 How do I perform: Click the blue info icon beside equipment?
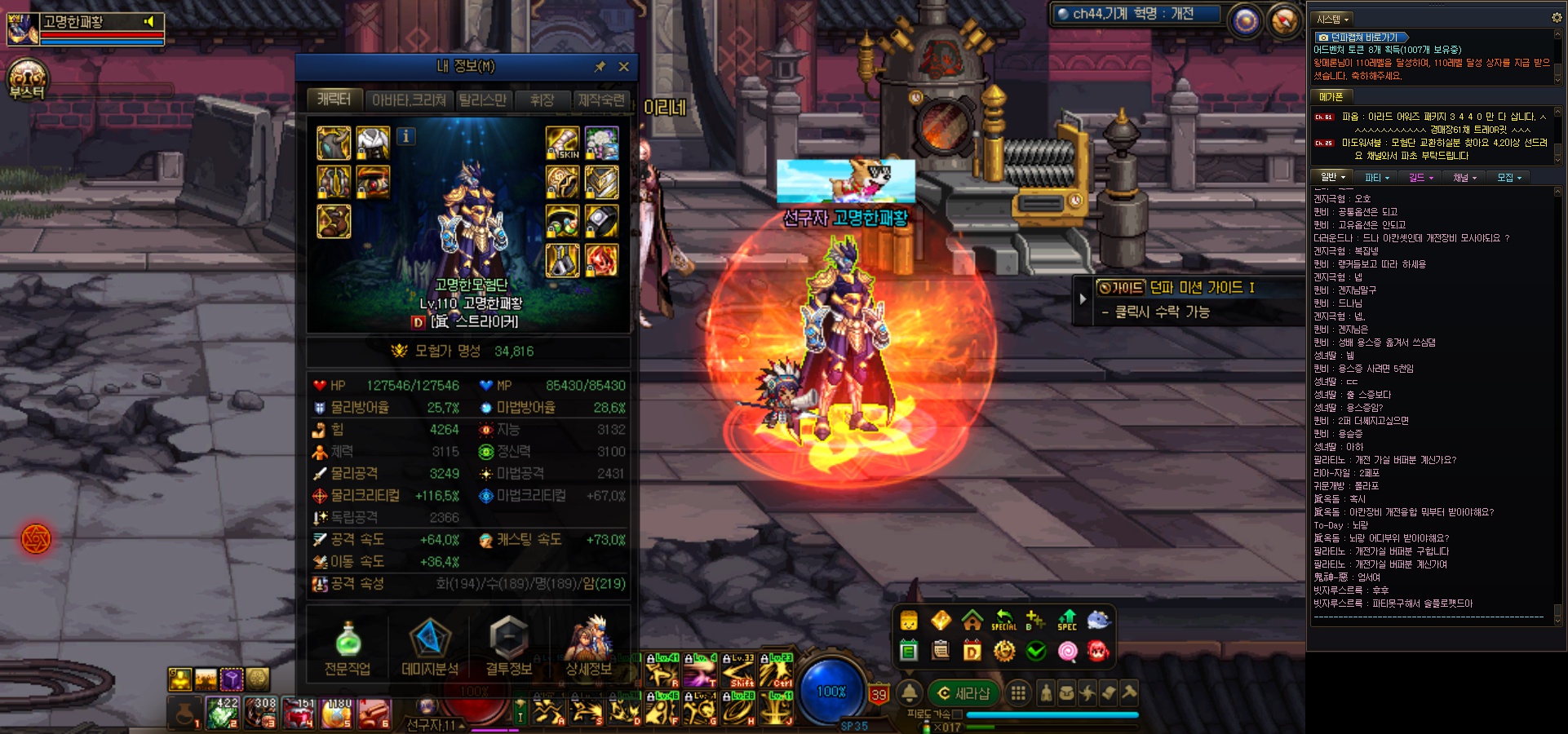coord(405,137)
